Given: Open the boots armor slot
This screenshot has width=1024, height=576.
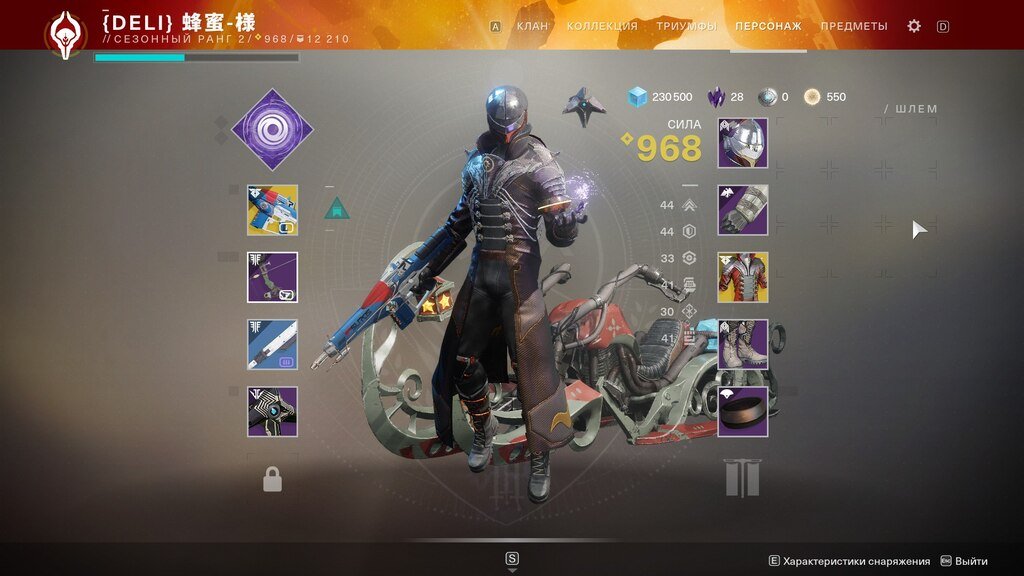Looking at the screenshot, I should point(742,345).
